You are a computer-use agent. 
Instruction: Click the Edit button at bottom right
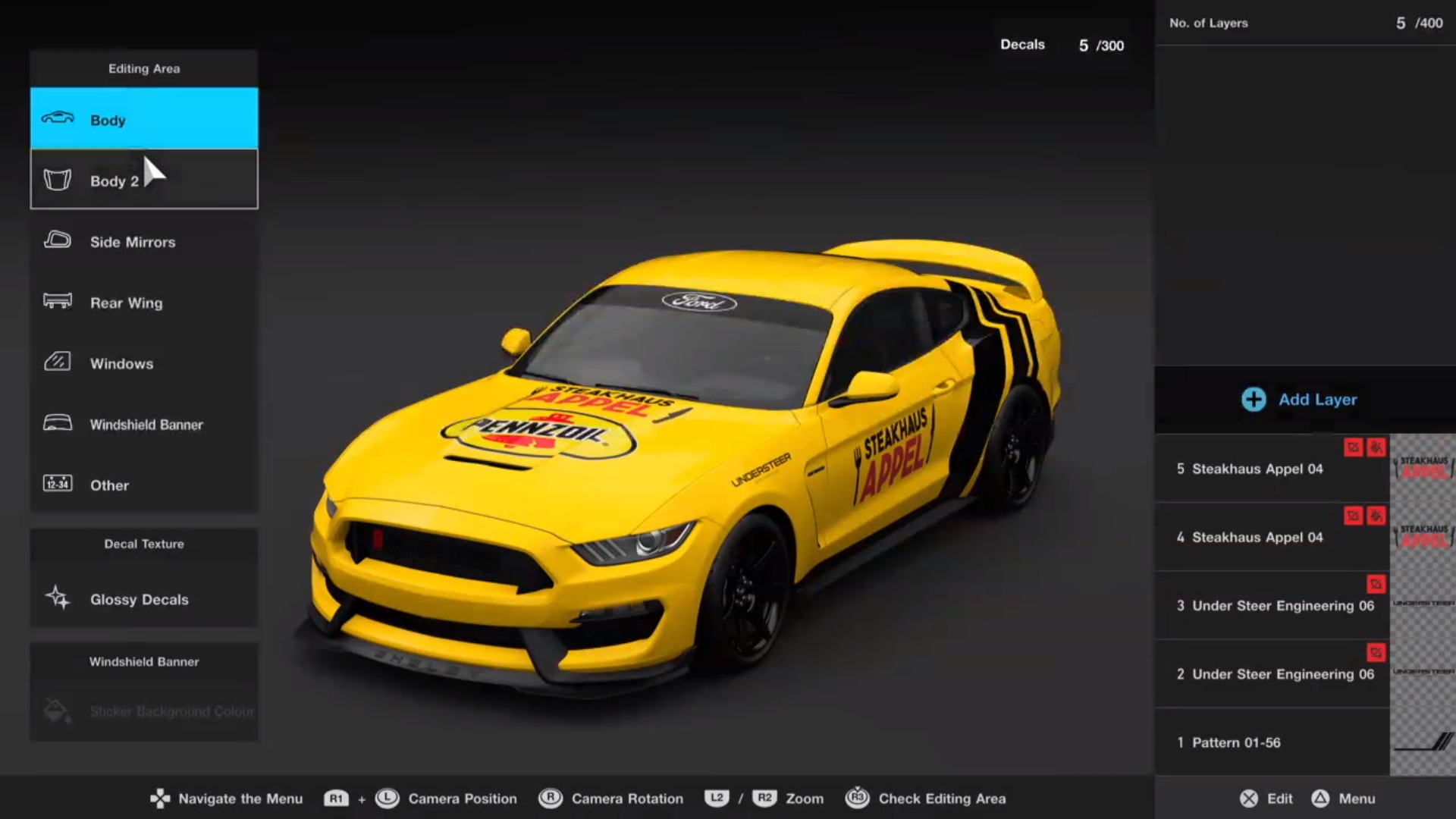point(1265,799)
